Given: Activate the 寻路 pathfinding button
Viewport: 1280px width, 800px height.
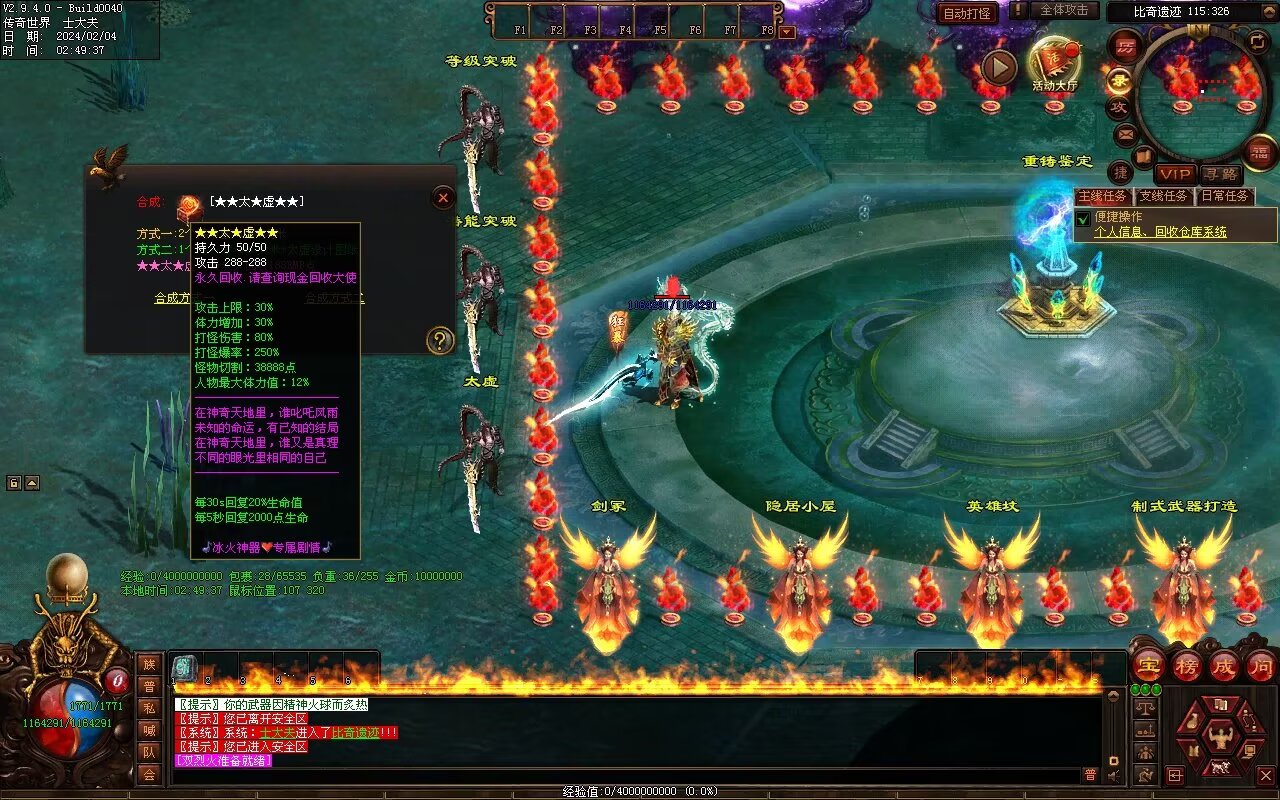Looking at the screenshot, I should [x=1220, y=174].
